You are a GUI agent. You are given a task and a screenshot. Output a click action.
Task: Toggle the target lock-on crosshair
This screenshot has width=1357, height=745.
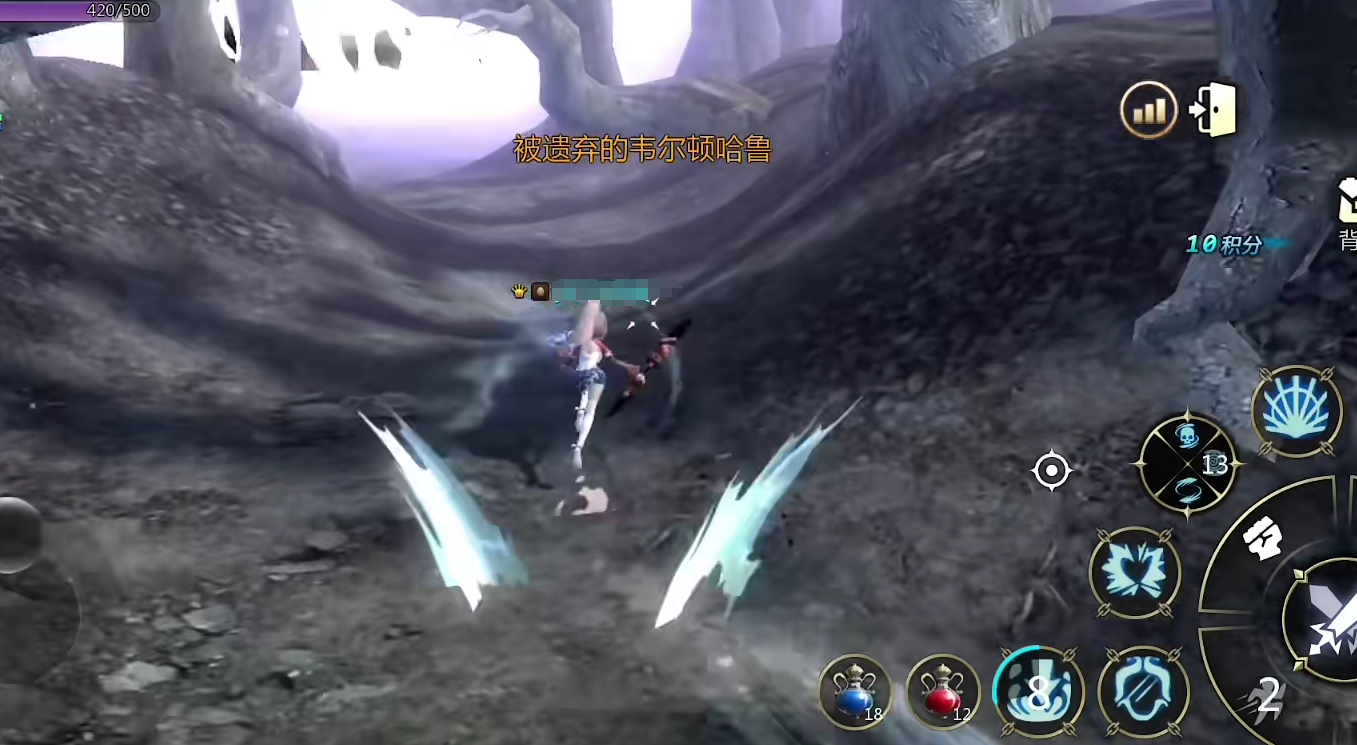pyautogui.click(x=1051, y=470)
